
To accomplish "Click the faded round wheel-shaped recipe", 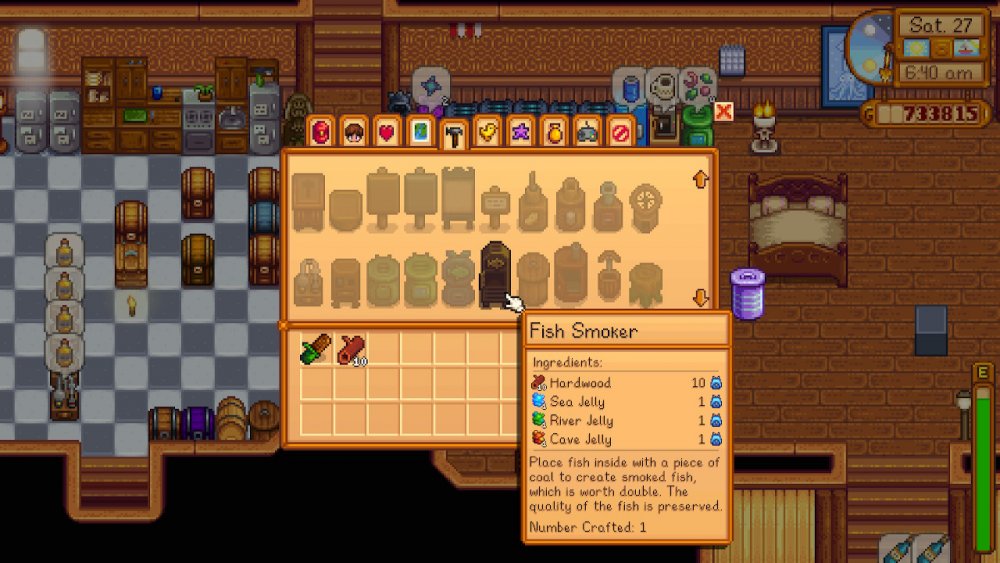I will [646, 203].
